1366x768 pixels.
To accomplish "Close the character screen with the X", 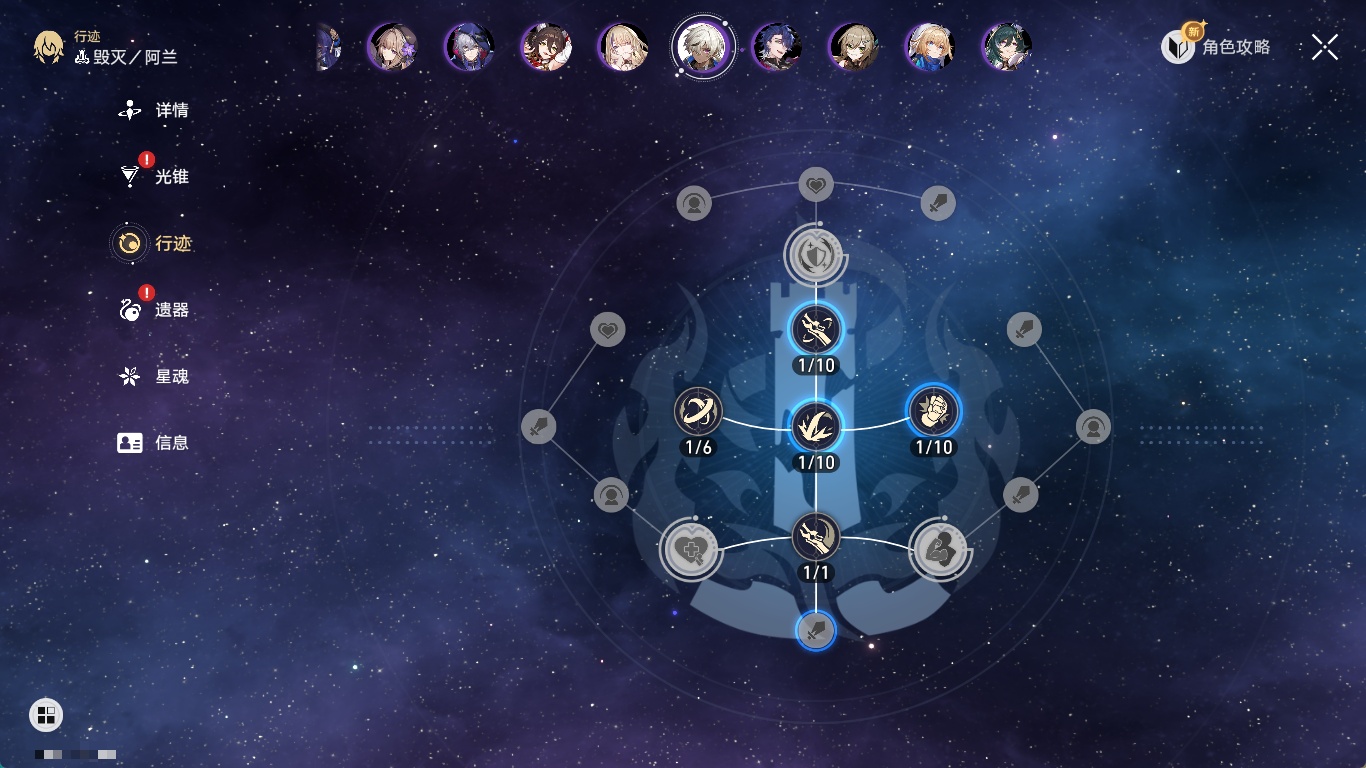I will 1325,47.
